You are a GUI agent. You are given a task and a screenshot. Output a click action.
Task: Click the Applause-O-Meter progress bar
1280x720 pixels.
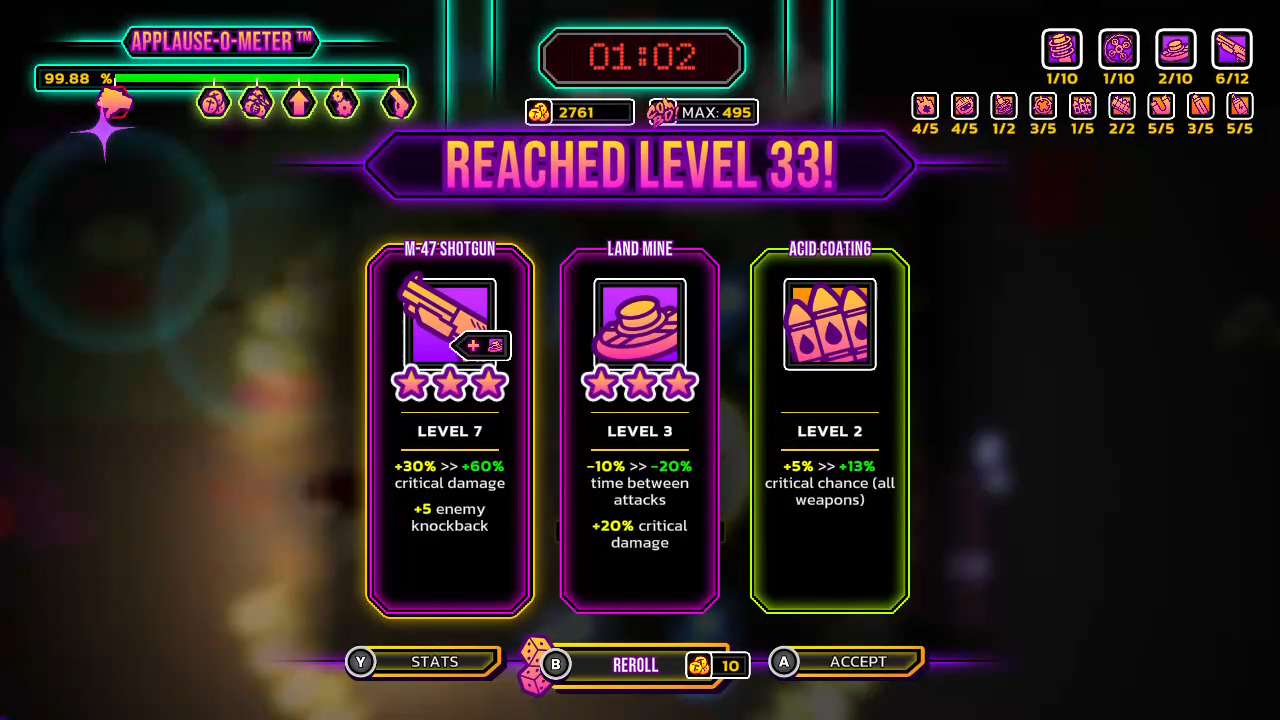tap(260, 76)
